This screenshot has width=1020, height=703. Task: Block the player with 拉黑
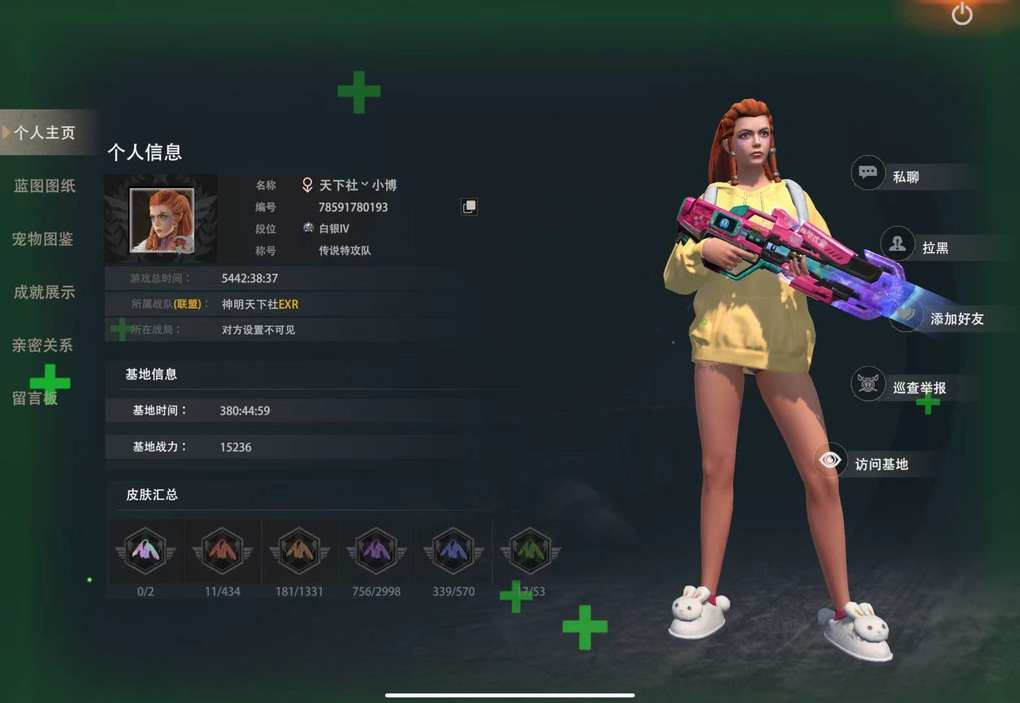pyautogui.click(x=934, y=246)
